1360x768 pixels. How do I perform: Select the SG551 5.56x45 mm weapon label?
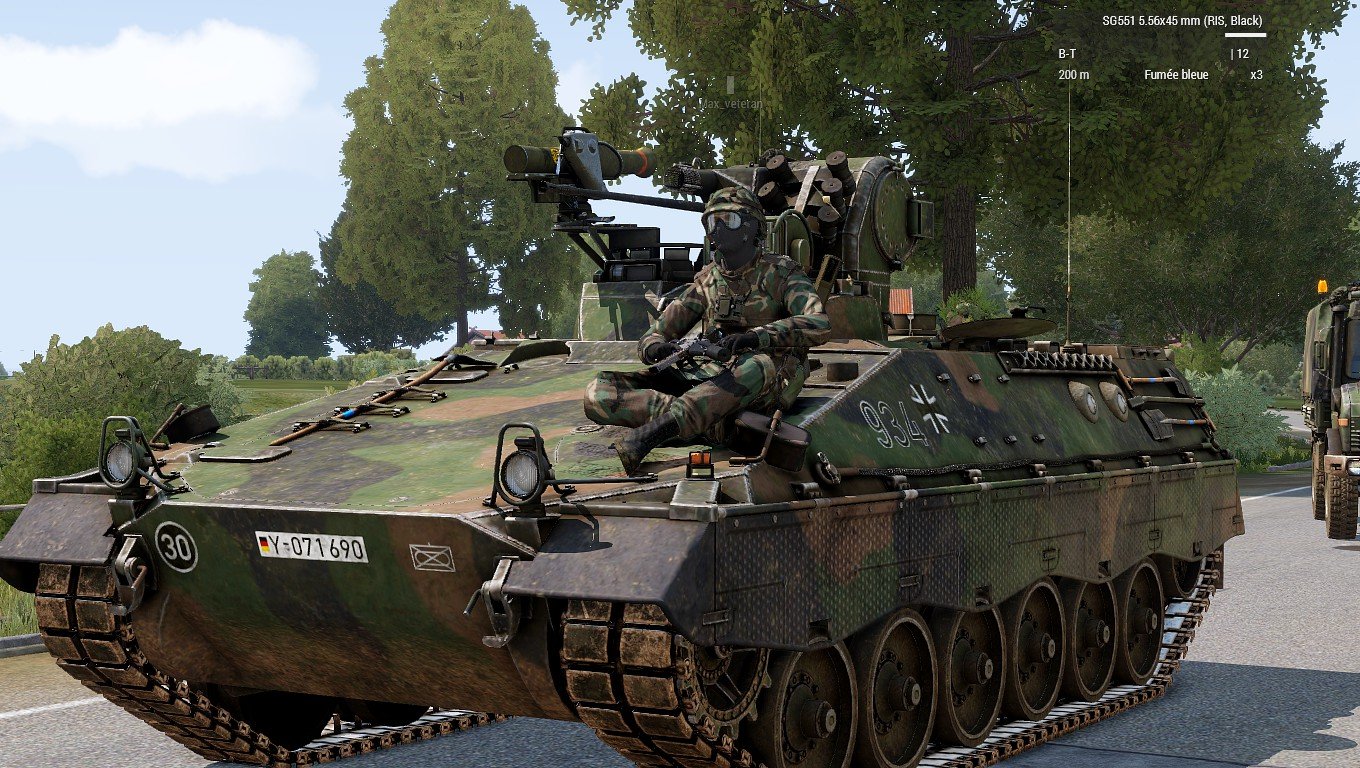click(x=1182, y=20)
